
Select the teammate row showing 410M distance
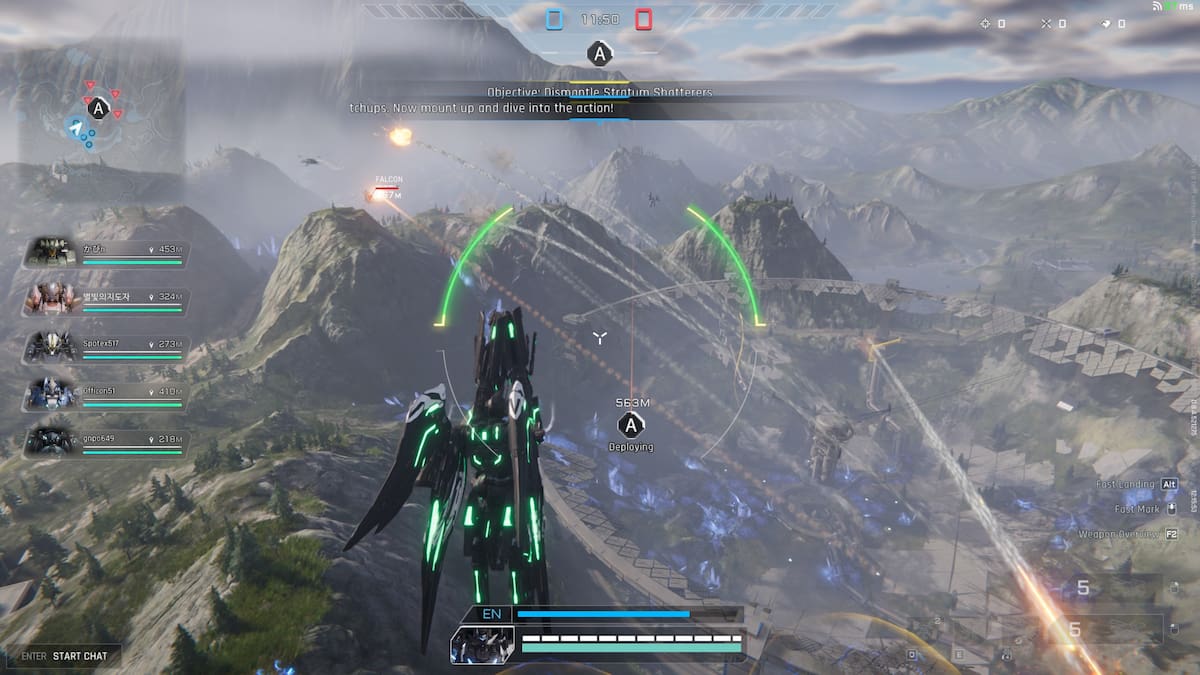click(x=105, y=394)
